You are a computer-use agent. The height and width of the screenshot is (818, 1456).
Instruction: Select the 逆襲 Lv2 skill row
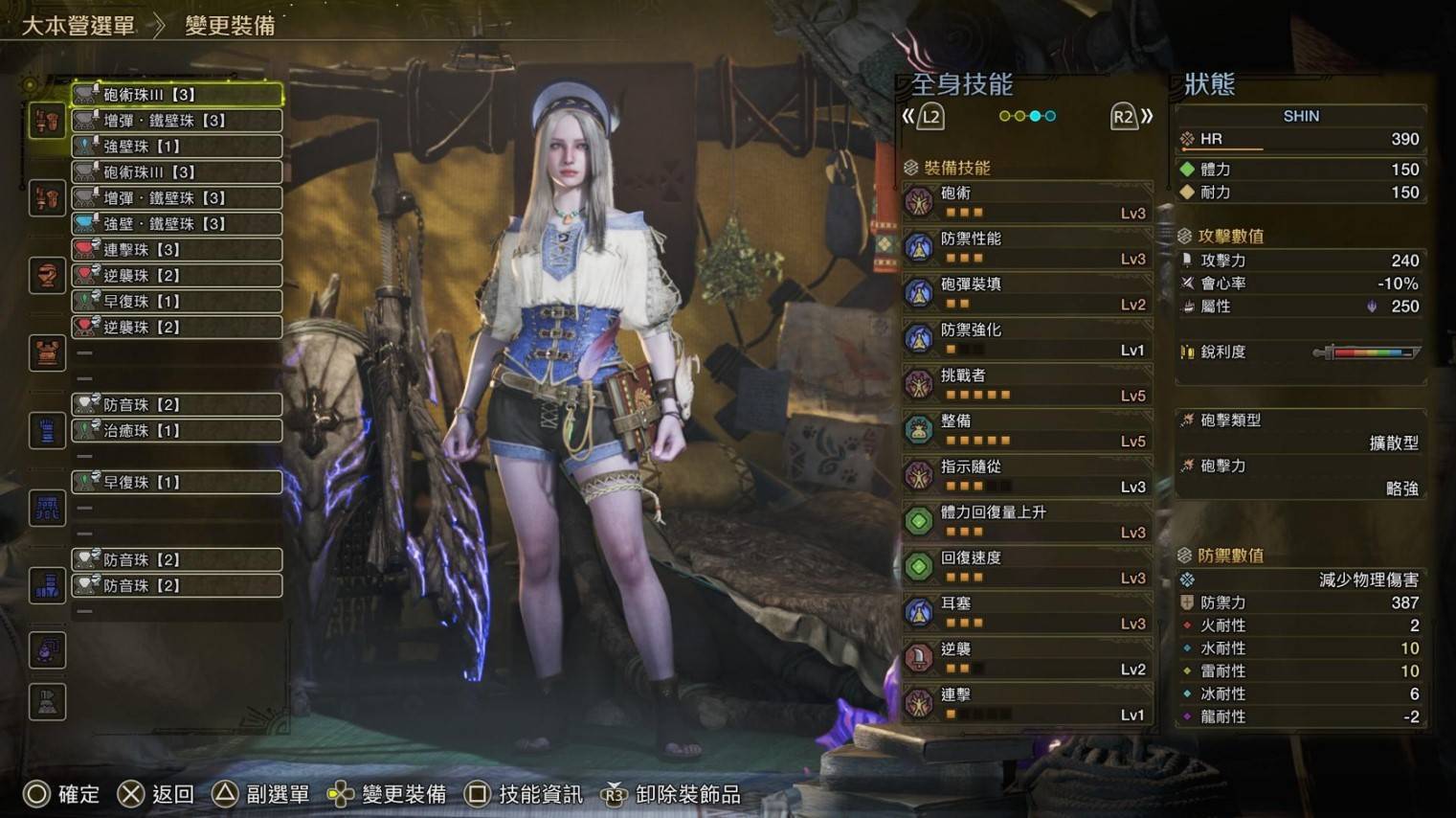click(x=1026, y=659)
